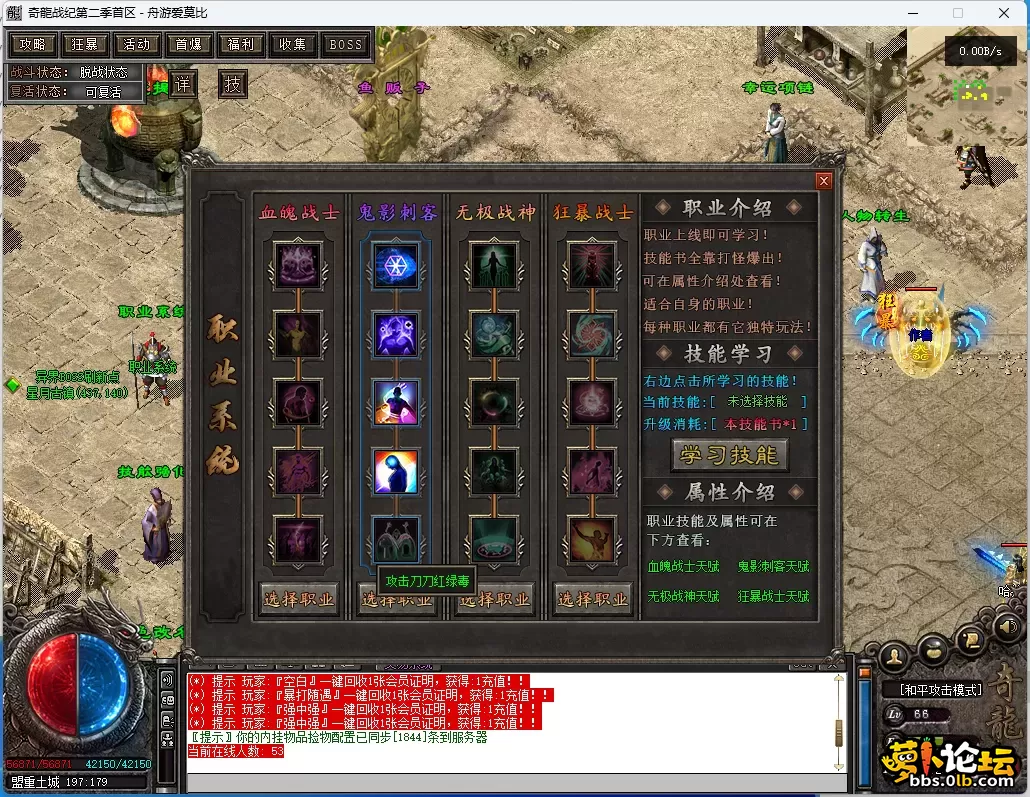Close the 职业系统 window
1030x797 pixels.
pos(824,181)
